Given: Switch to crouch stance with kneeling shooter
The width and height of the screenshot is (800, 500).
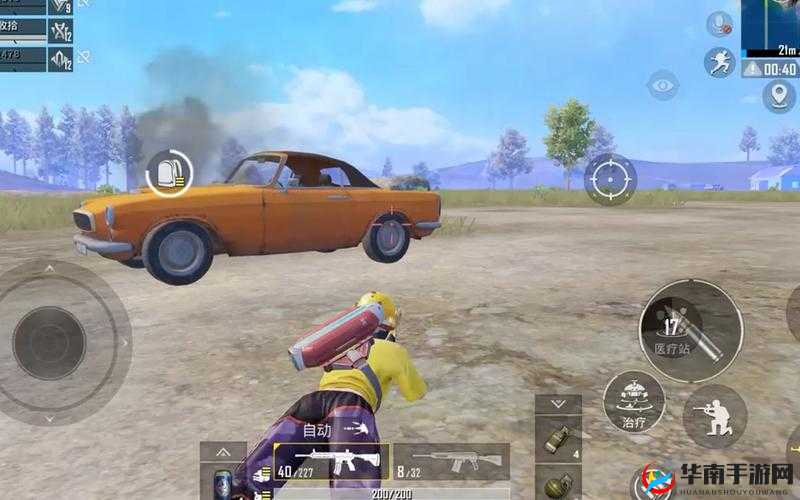Looking at the screenshot, I should (714, 417).
